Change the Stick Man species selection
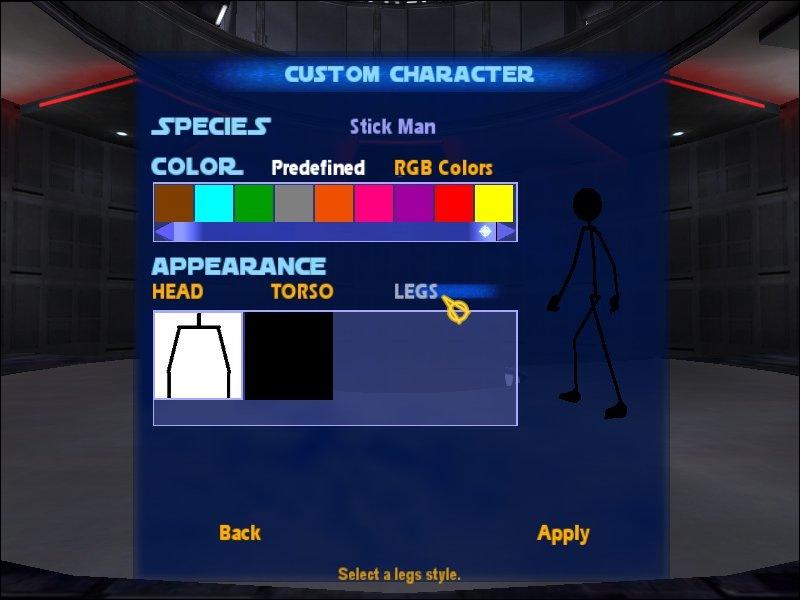 click(392, 127)
